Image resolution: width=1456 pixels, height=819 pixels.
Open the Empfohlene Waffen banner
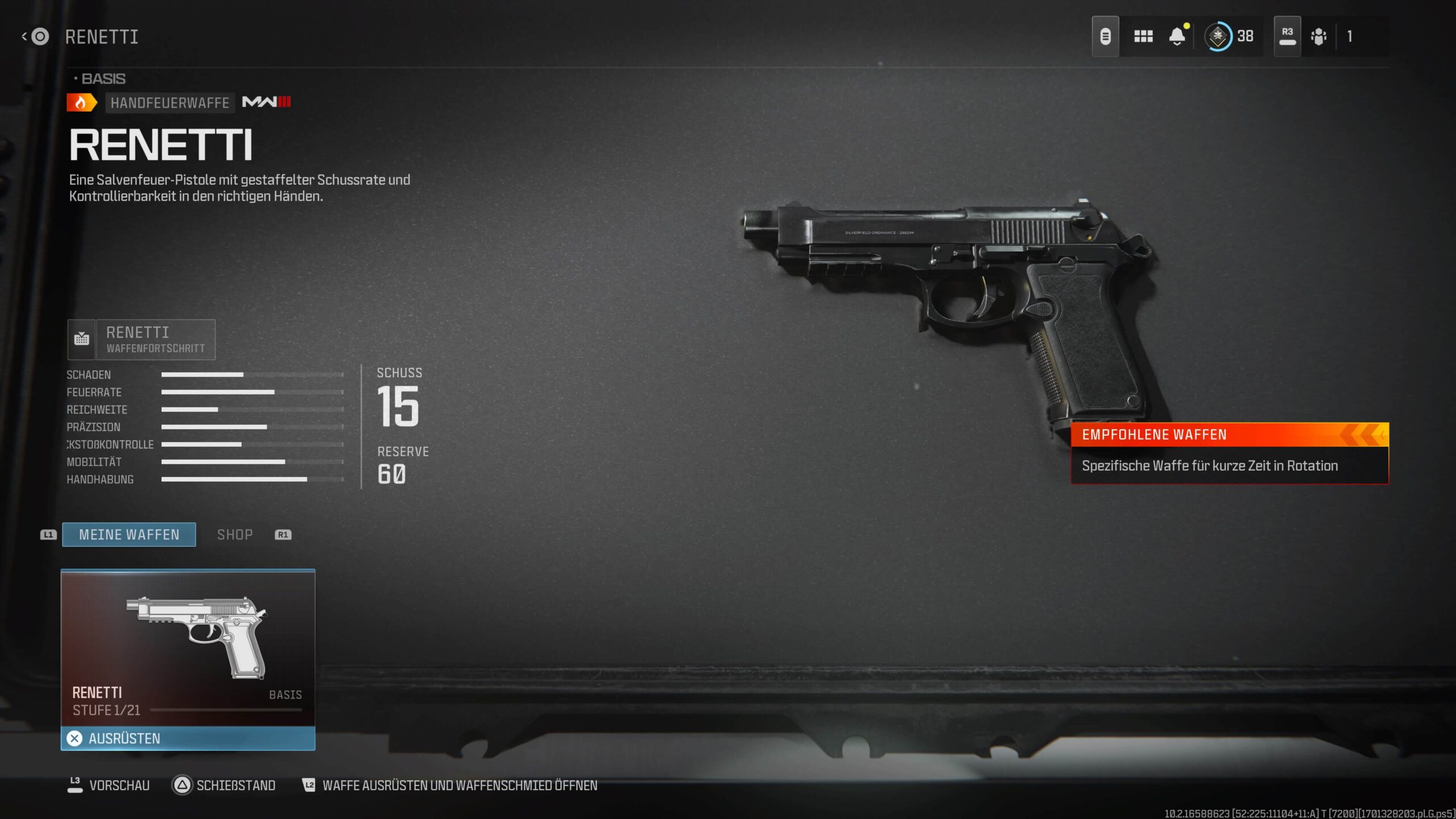click(x=1229, y=453)
